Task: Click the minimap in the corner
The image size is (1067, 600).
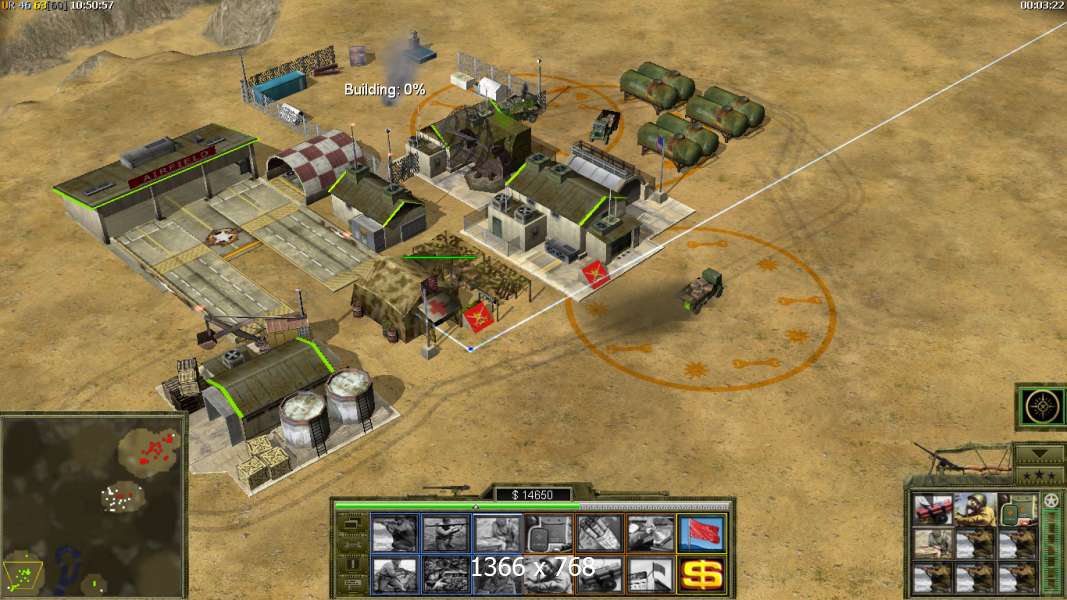Action: click(x=93, y=505)
